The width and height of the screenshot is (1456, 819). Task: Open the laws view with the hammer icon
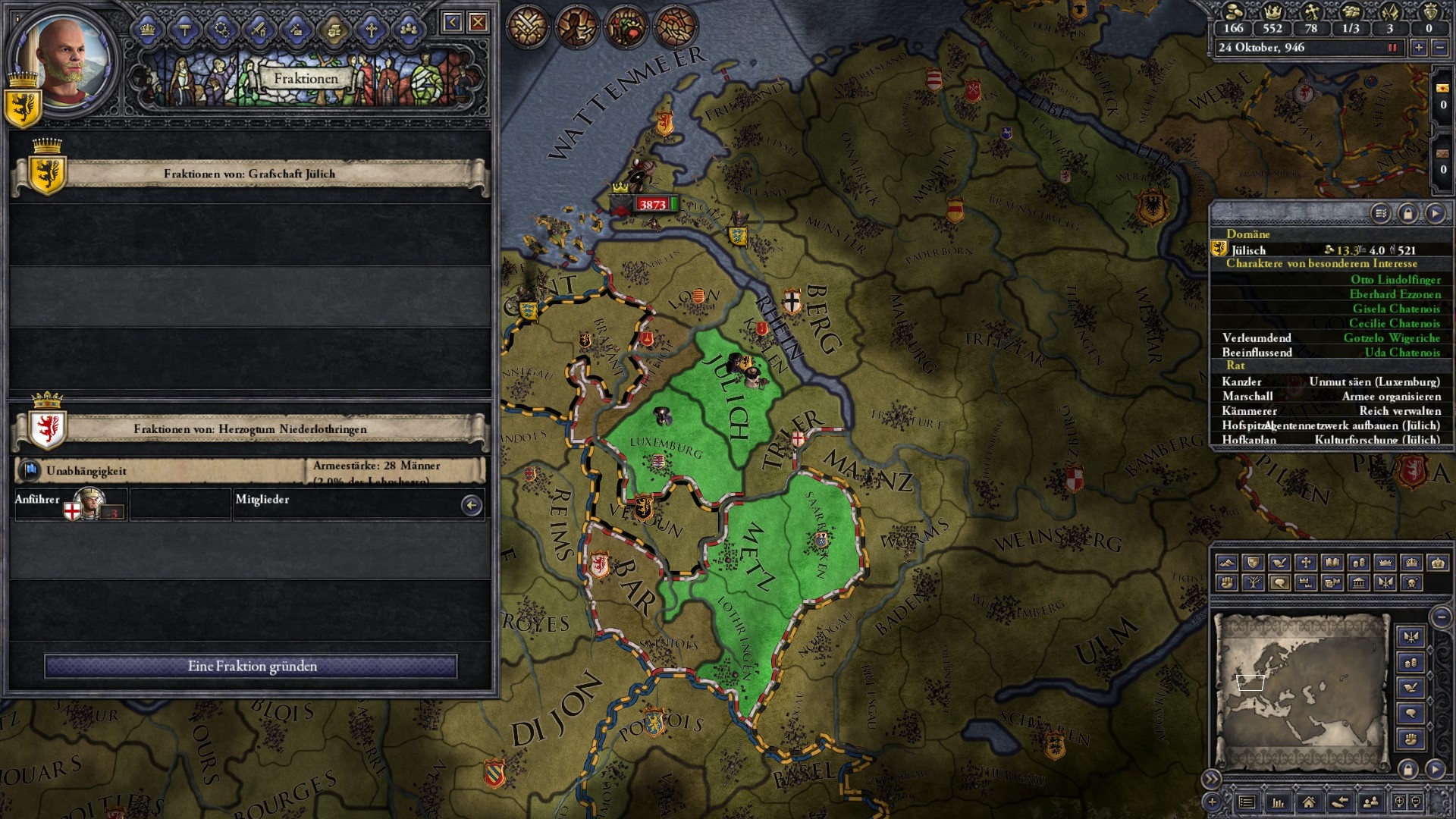pos(186,29)
